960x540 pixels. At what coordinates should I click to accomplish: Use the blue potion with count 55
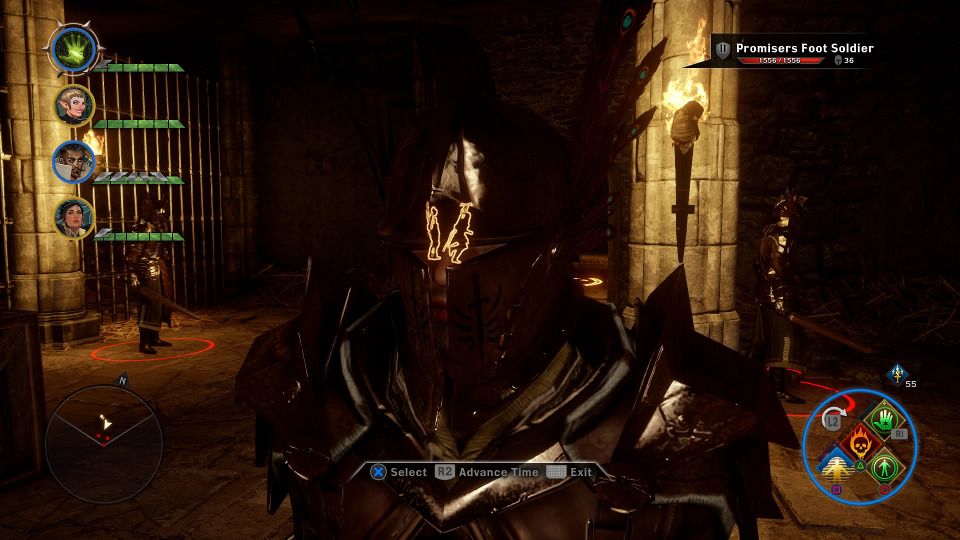click(897, 372)
